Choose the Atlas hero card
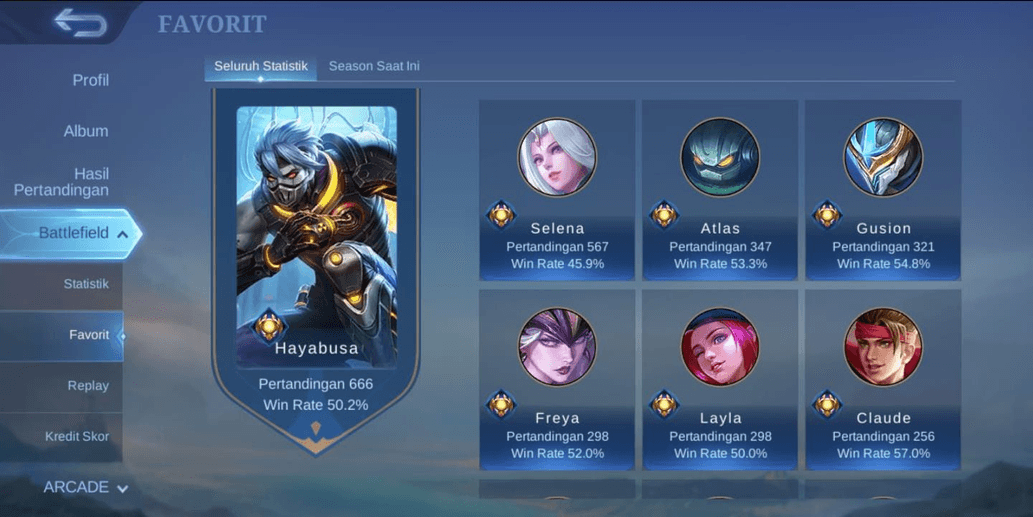The image size is (1033, 517). (x=720, y=190)
